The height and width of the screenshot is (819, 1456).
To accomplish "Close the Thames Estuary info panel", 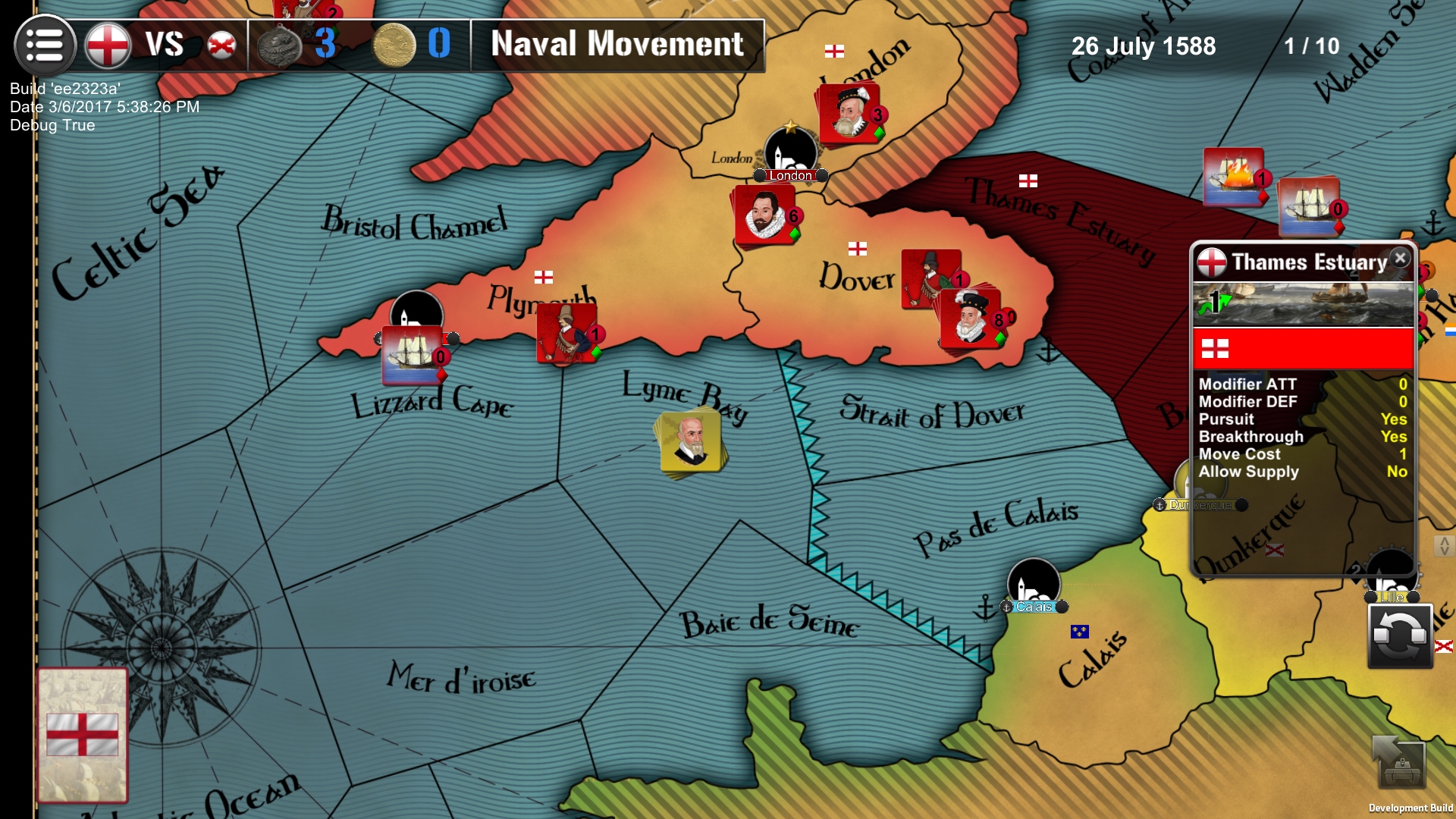I will (x=1398, y=258).
